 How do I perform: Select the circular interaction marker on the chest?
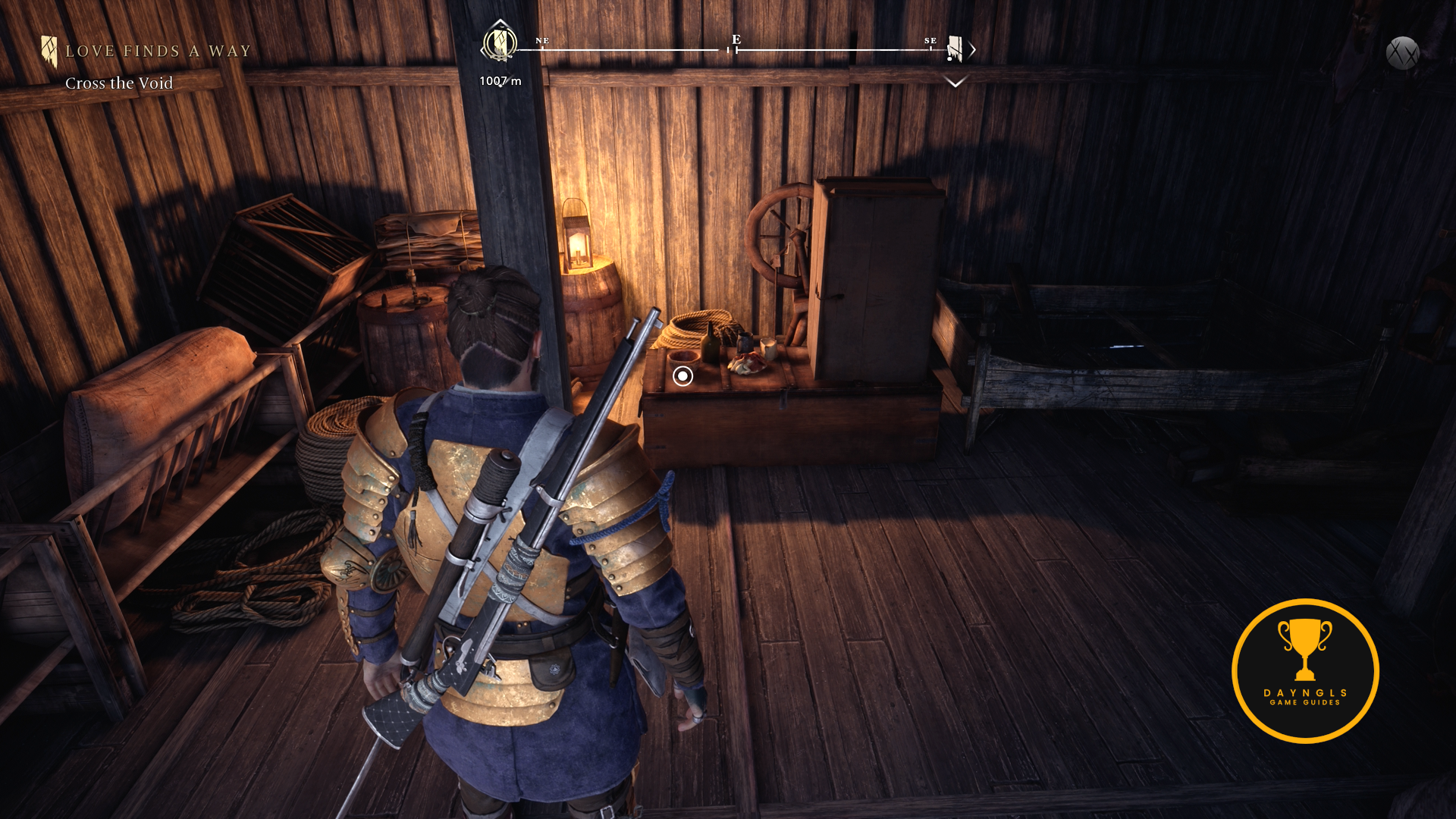(x=682, y=376)
